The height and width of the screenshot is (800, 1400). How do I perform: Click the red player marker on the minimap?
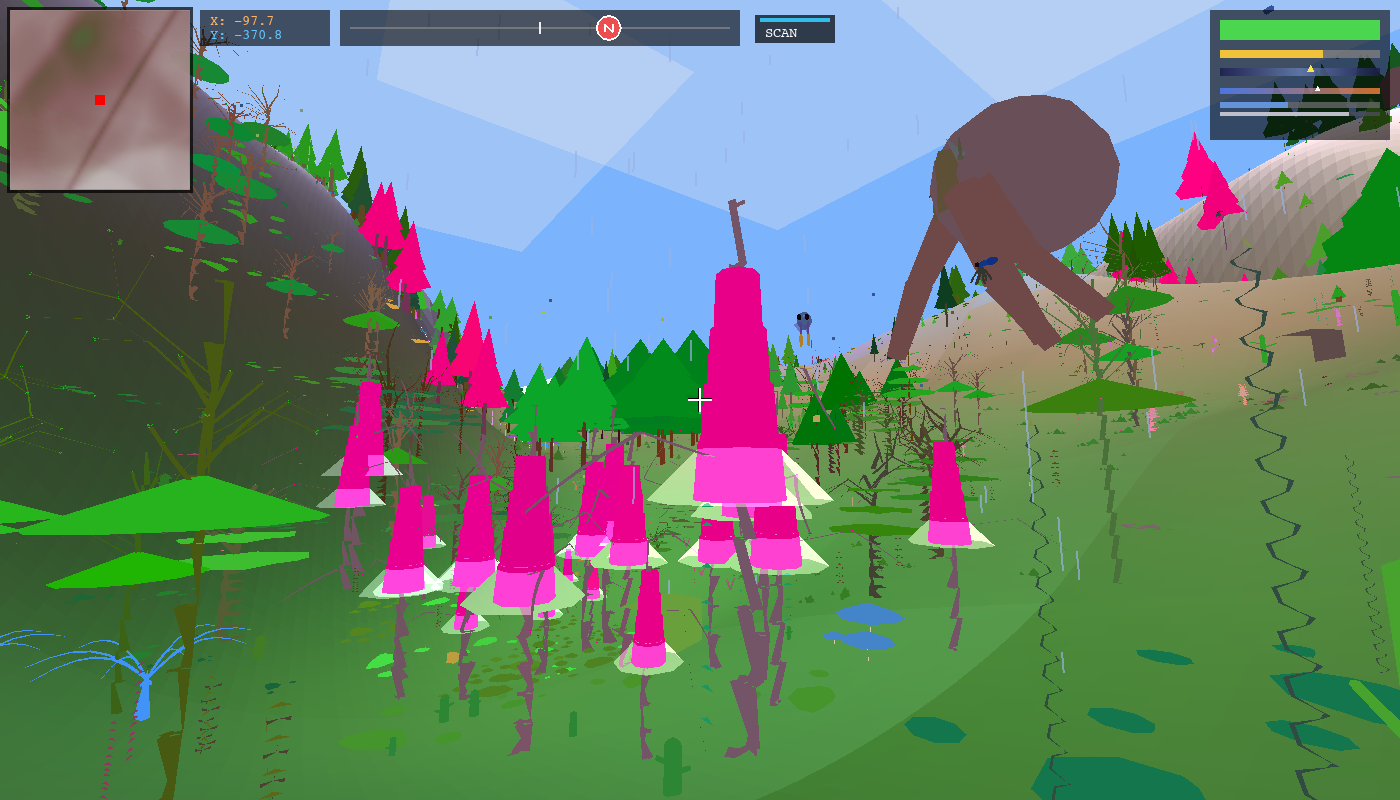point(99,100)
